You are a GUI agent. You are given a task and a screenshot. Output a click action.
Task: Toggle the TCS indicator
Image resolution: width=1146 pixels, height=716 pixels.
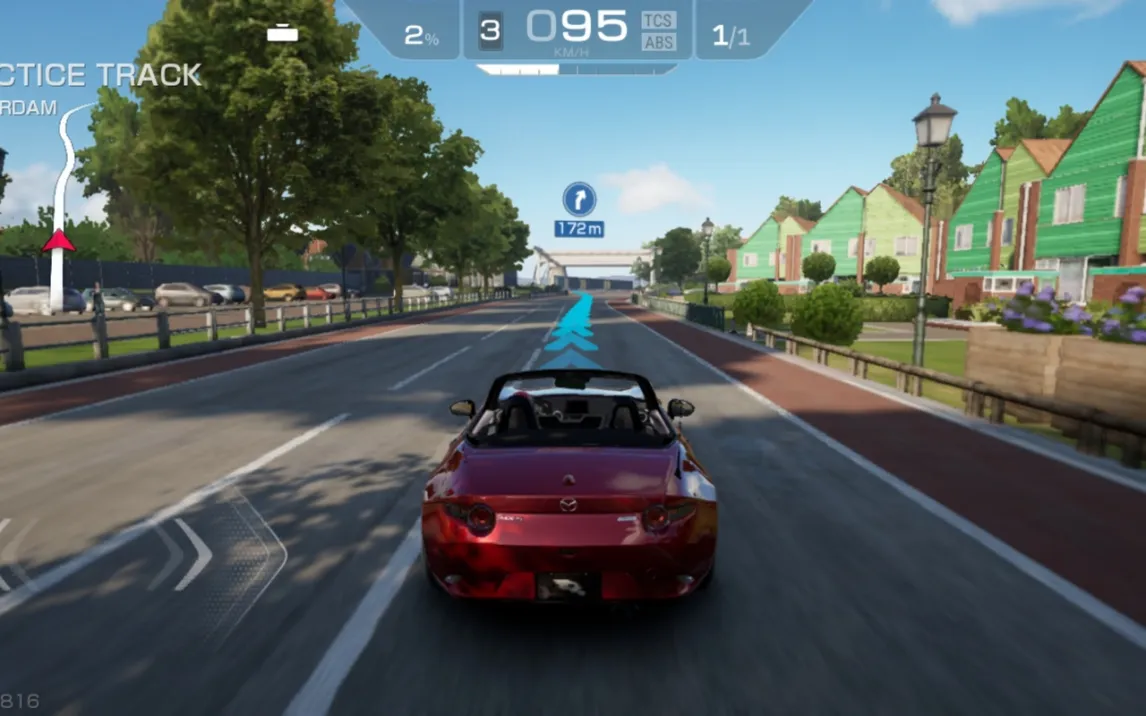tap(658, 20)
